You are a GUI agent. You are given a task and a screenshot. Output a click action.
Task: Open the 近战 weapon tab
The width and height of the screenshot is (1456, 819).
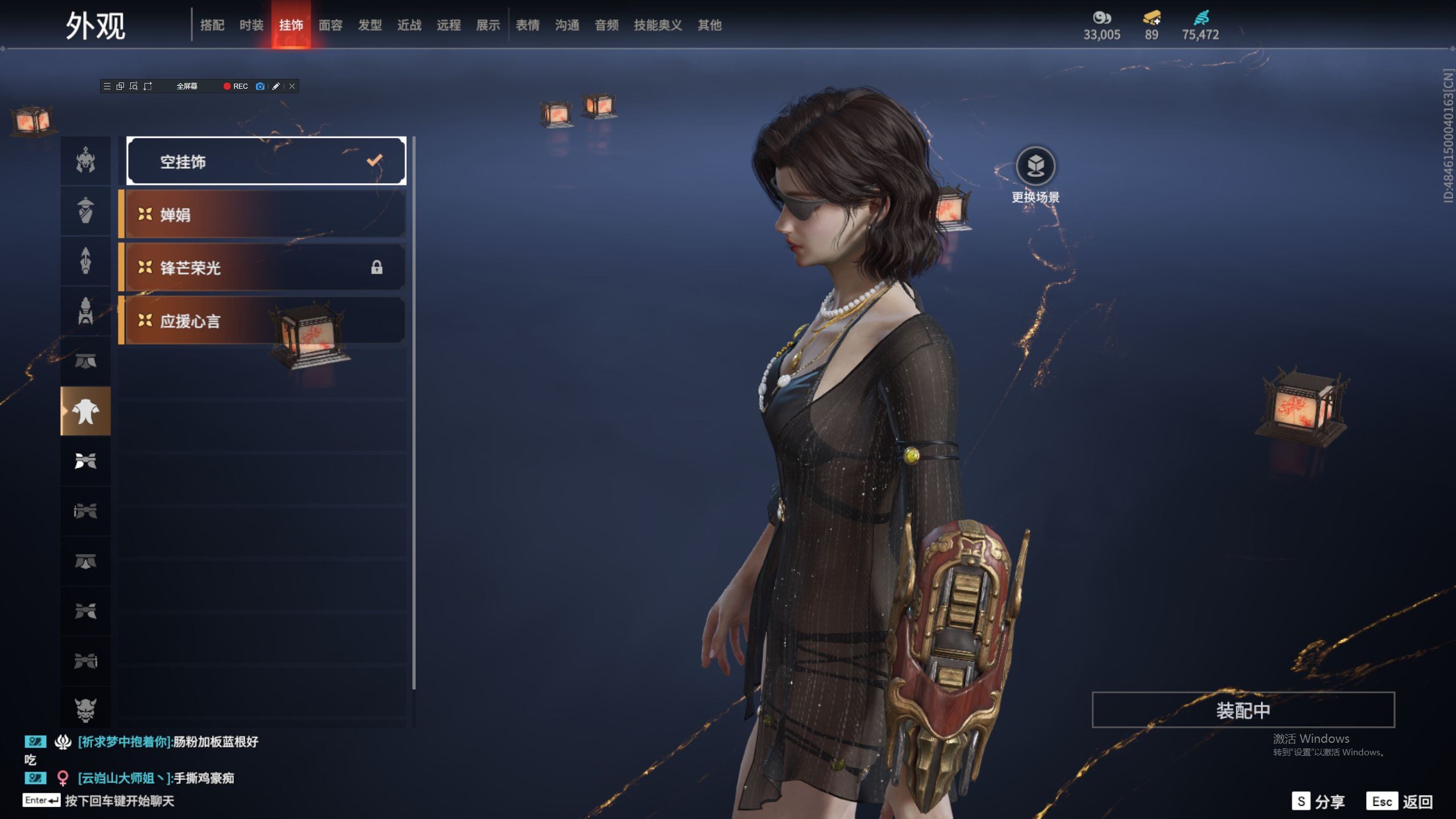click(409, 25)
